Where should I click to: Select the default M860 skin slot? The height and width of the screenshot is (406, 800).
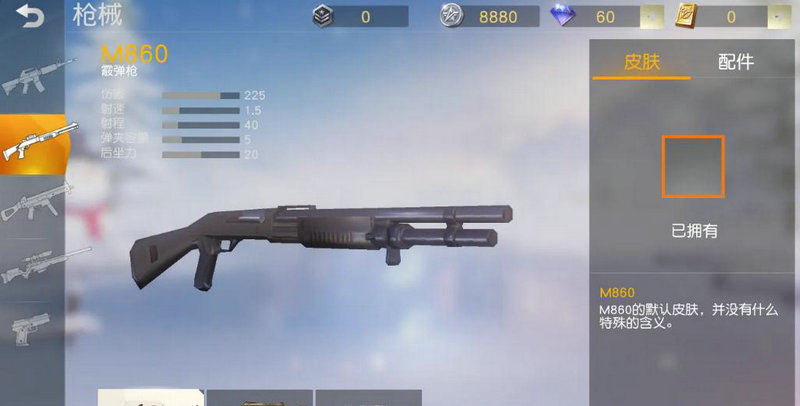coord(692,166)
